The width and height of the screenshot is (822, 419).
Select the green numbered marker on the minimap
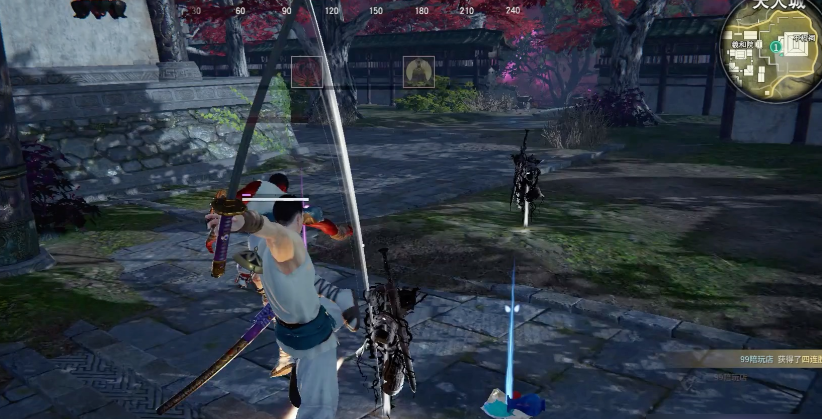pos(776,46)
